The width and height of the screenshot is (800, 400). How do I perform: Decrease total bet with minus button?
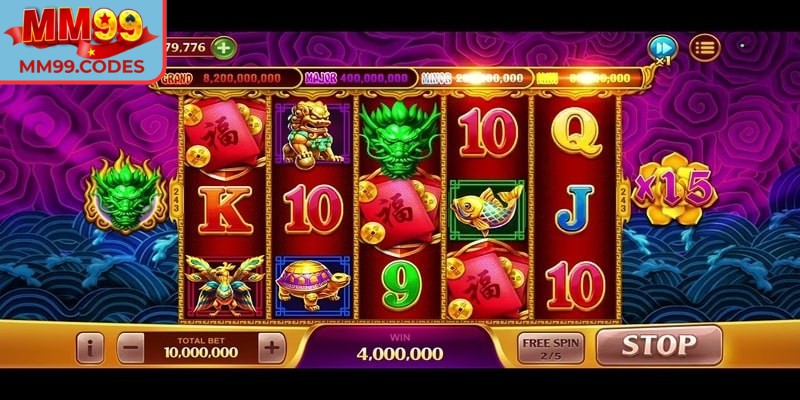coord(131,348)
